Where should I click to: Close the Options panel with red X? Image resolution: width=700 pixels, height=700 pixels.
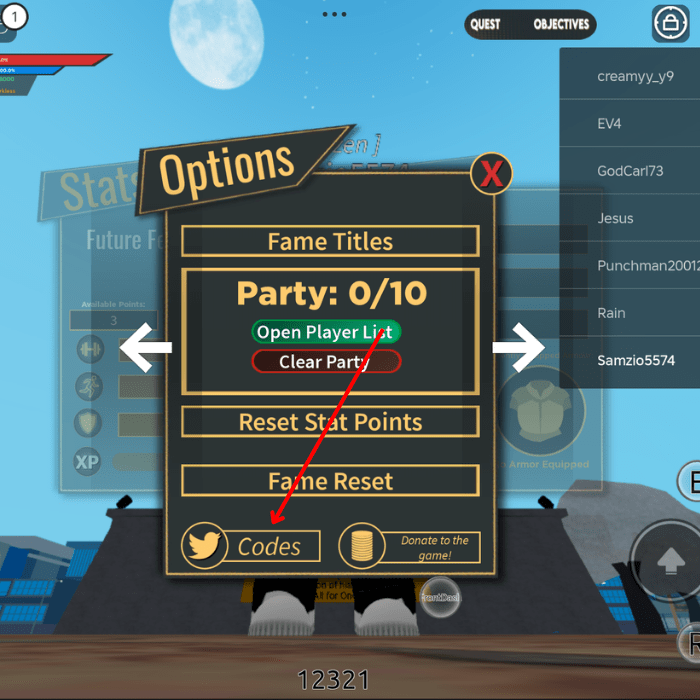491,174
